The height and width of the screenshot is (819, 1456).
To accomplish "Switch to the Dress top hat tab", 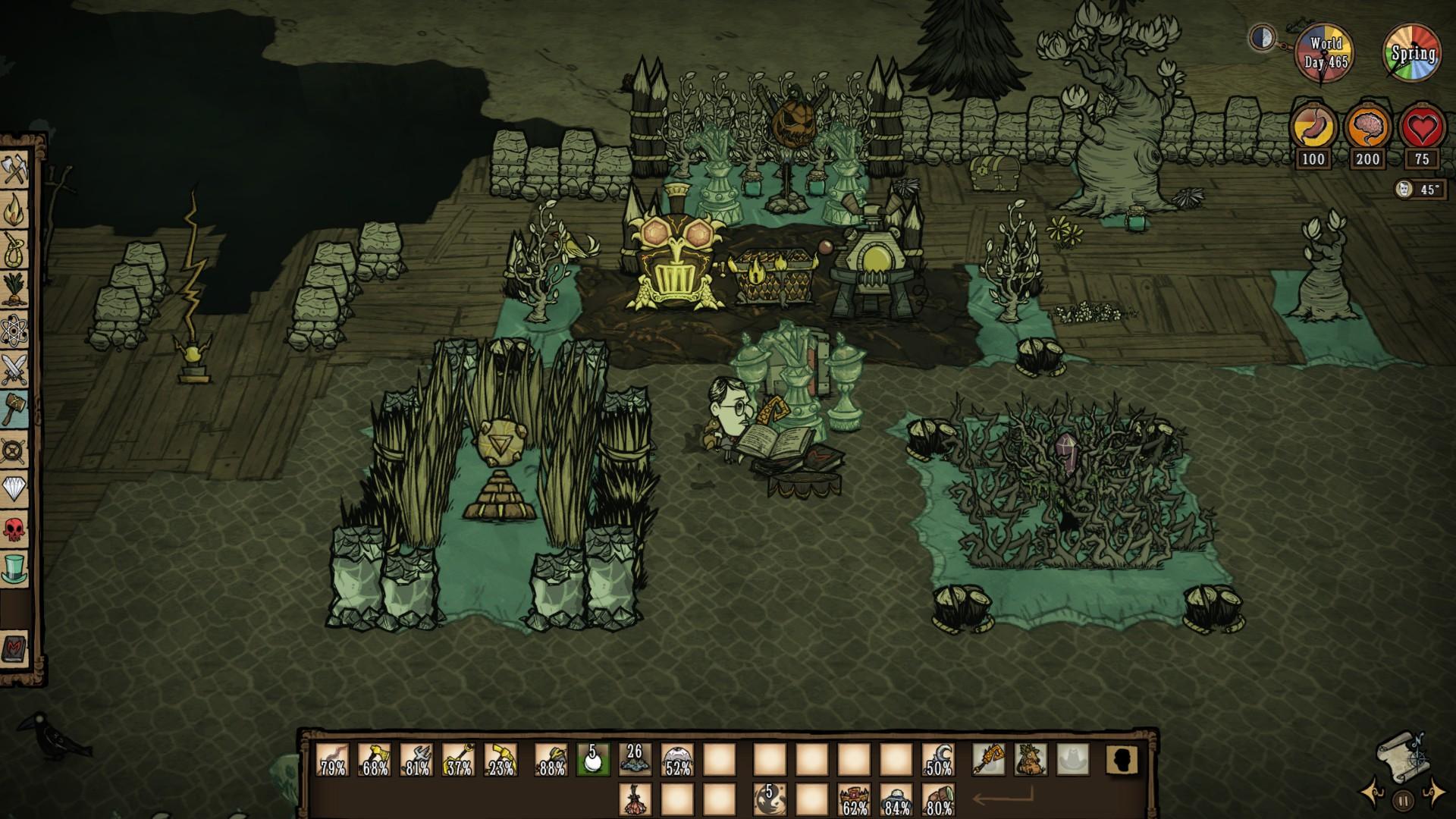I will [15, 569].
